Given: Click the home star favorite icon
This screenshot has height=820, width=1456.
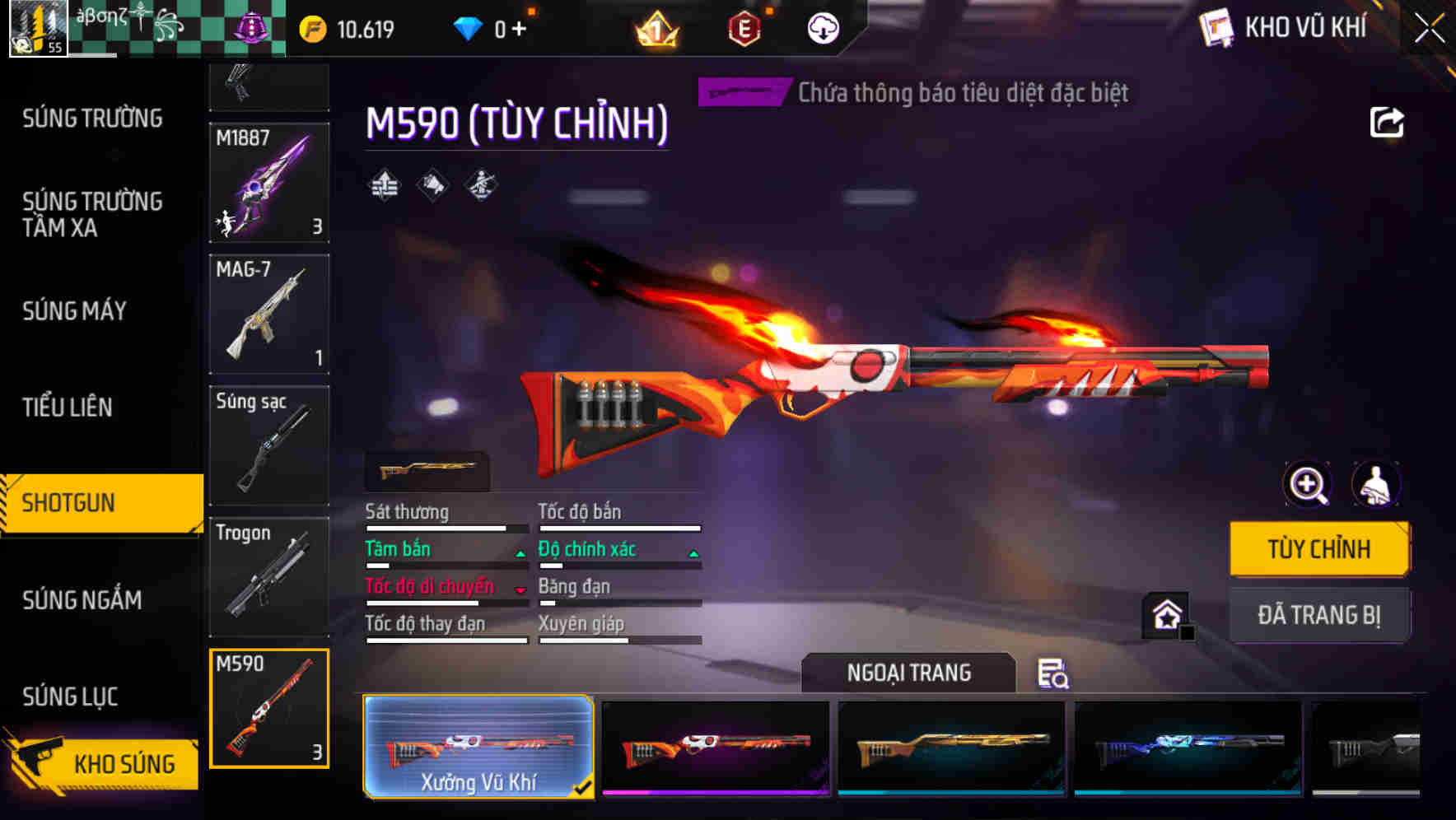Looking at the screenshot, I should point(1167,613).
